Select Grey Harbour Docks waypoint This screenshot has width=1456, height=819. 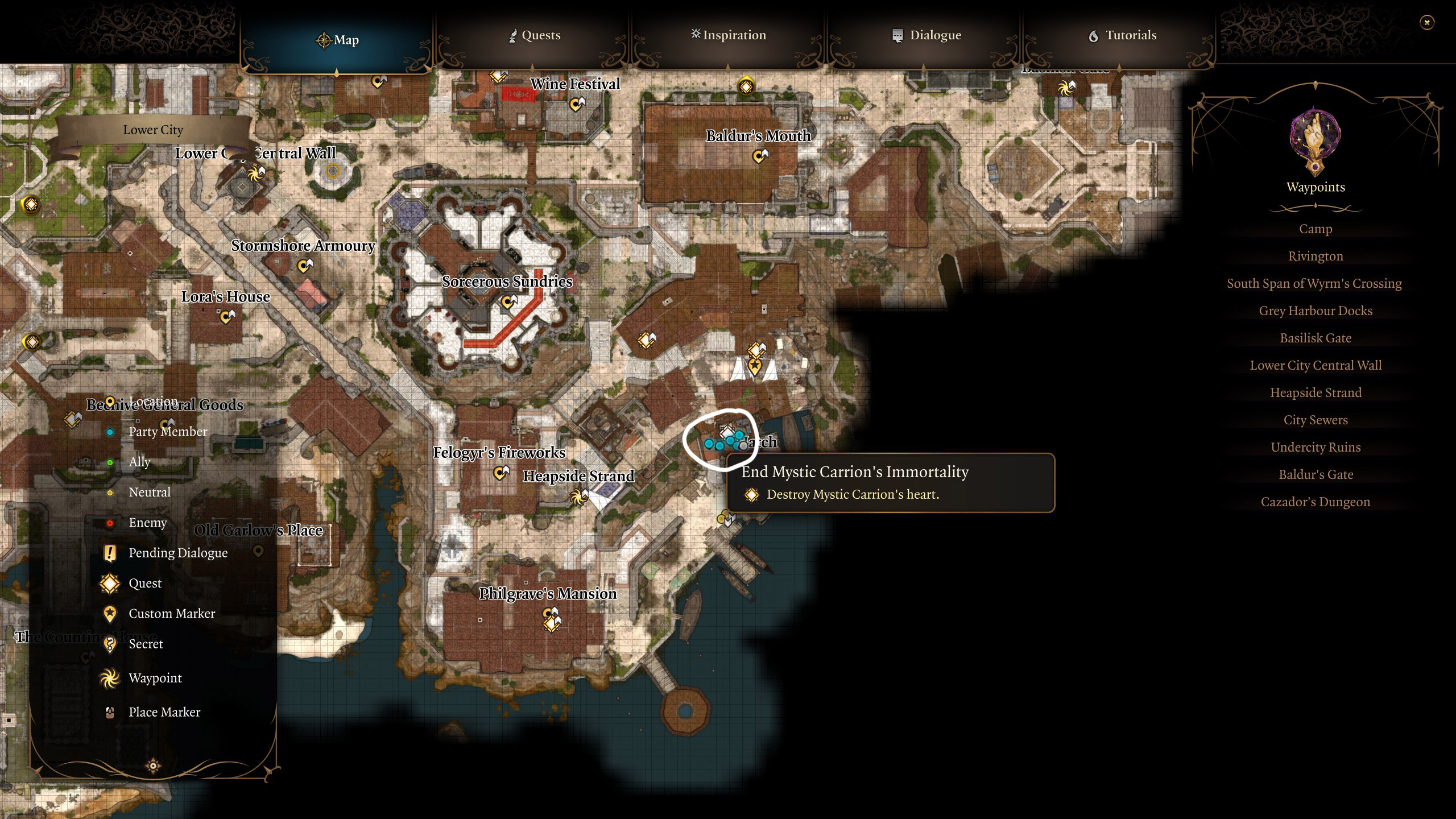[x=1315, y=311]
